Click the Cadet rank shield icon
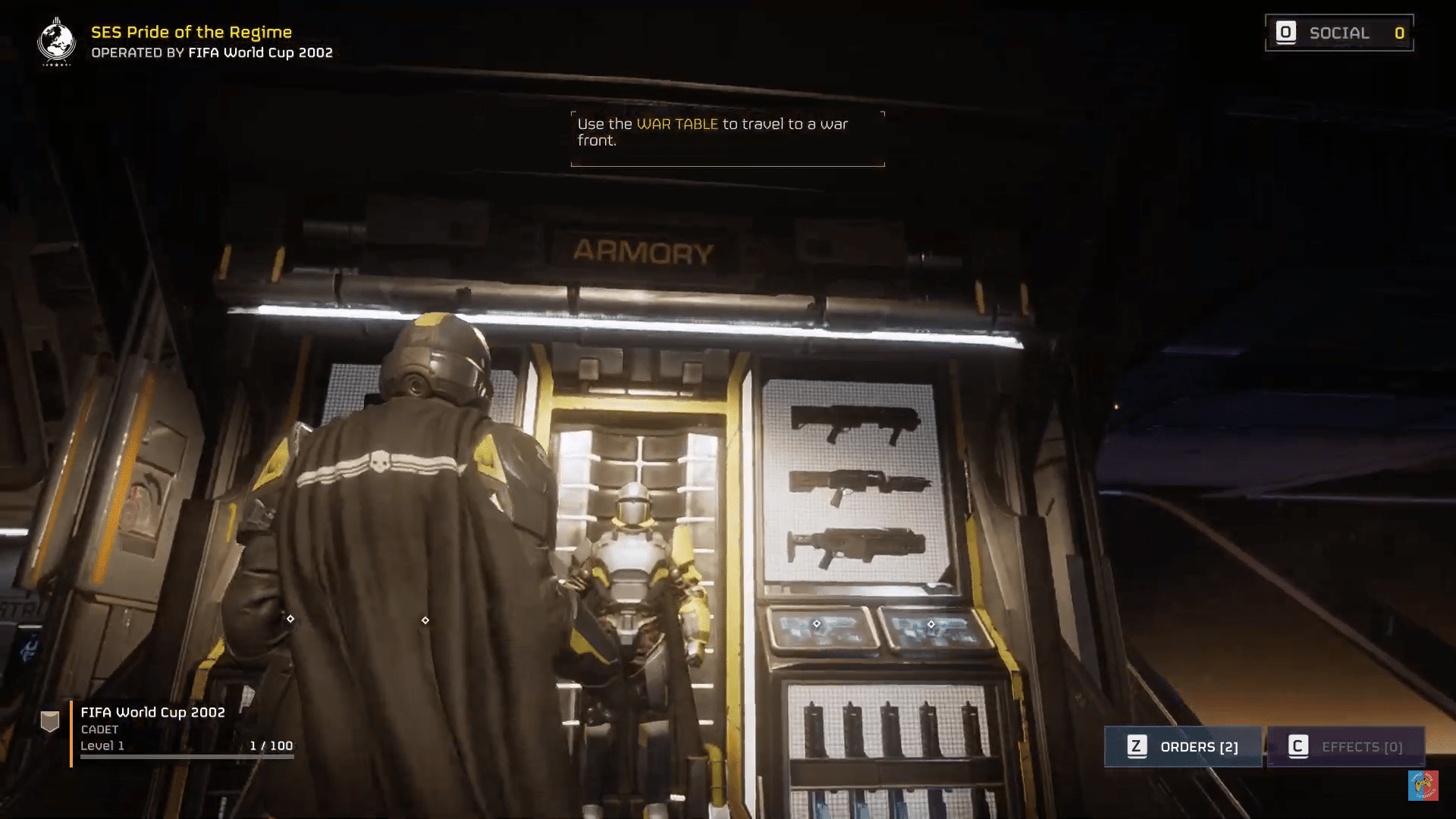 pos(50,722)
